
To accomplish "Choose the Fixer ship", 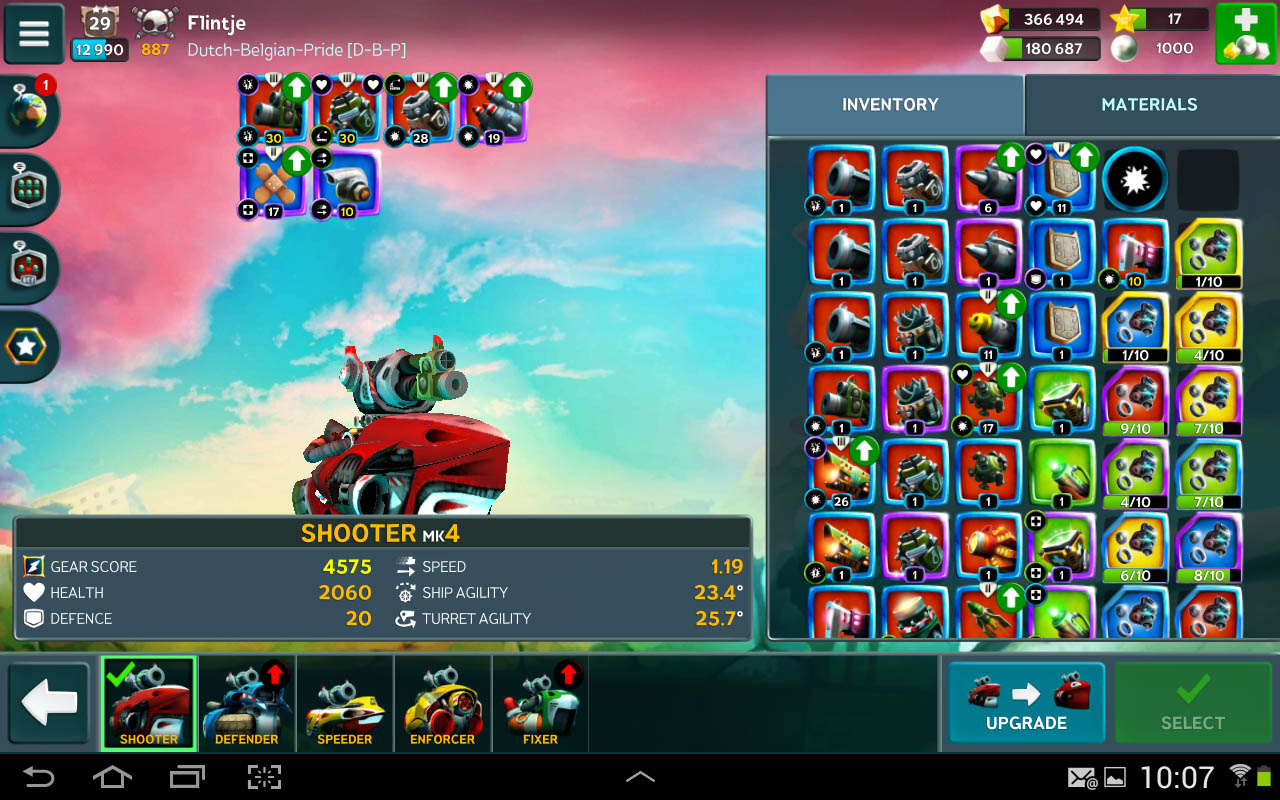I will coord(540,704).
